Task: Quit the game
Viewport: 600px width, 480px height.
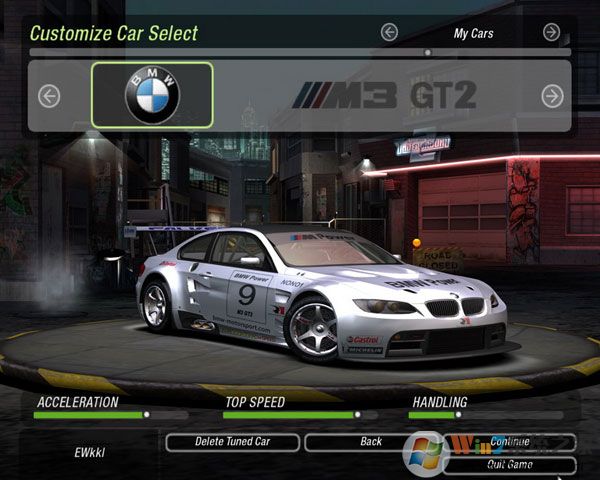Action: 510,464
